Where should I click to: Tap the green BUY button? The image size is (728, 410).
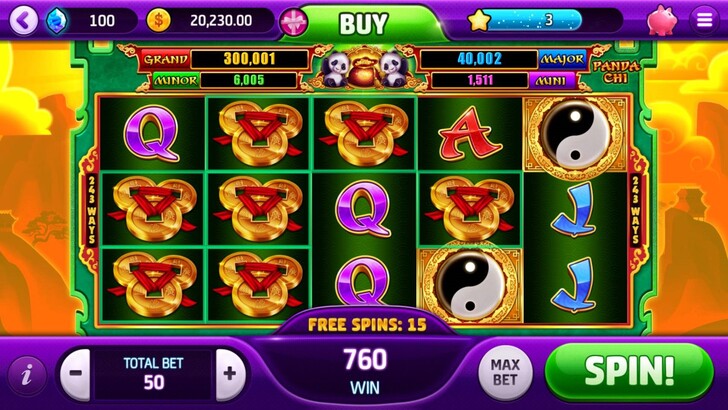tap(364, 23)
